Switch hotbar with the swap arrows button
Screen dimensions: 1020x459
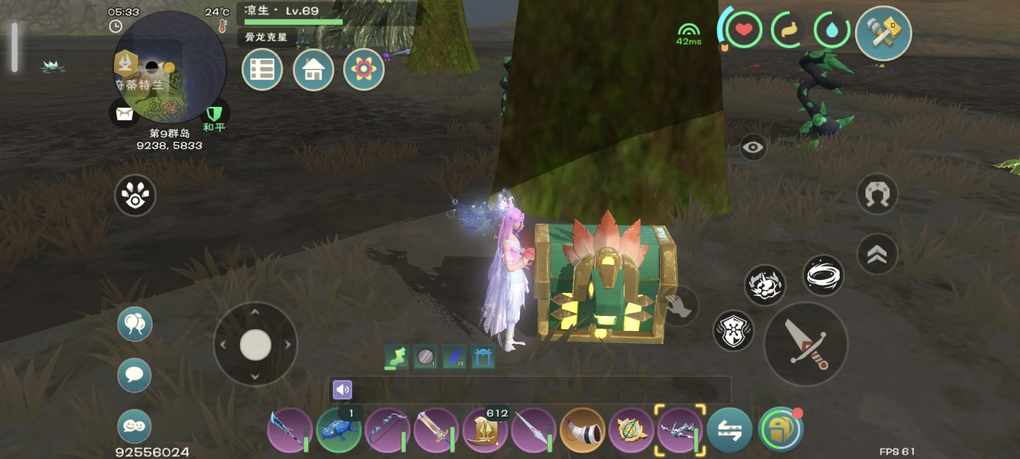point(730,431)
